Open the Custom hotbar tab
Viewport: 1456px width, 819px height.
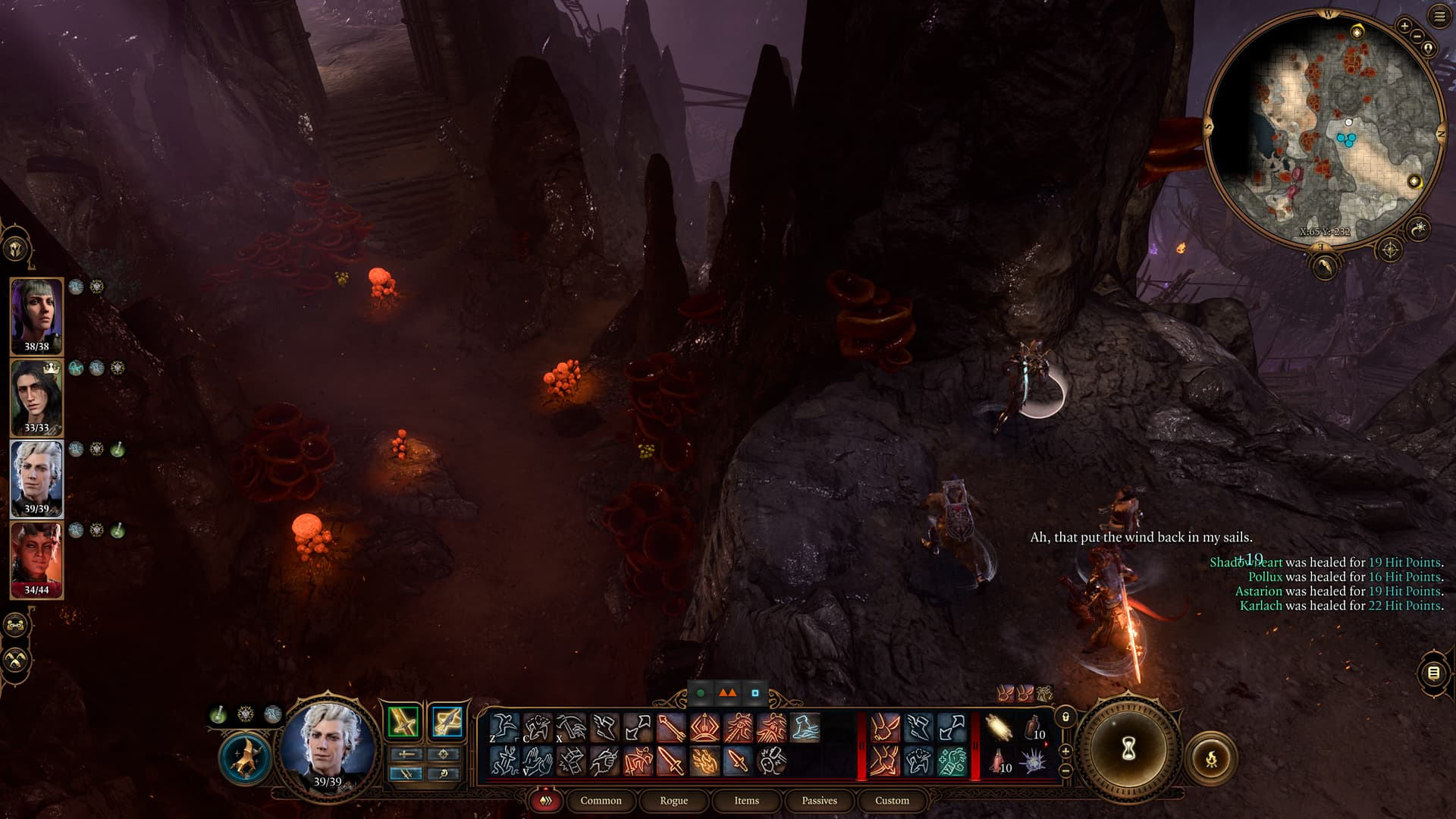click(x=892, y=801)
